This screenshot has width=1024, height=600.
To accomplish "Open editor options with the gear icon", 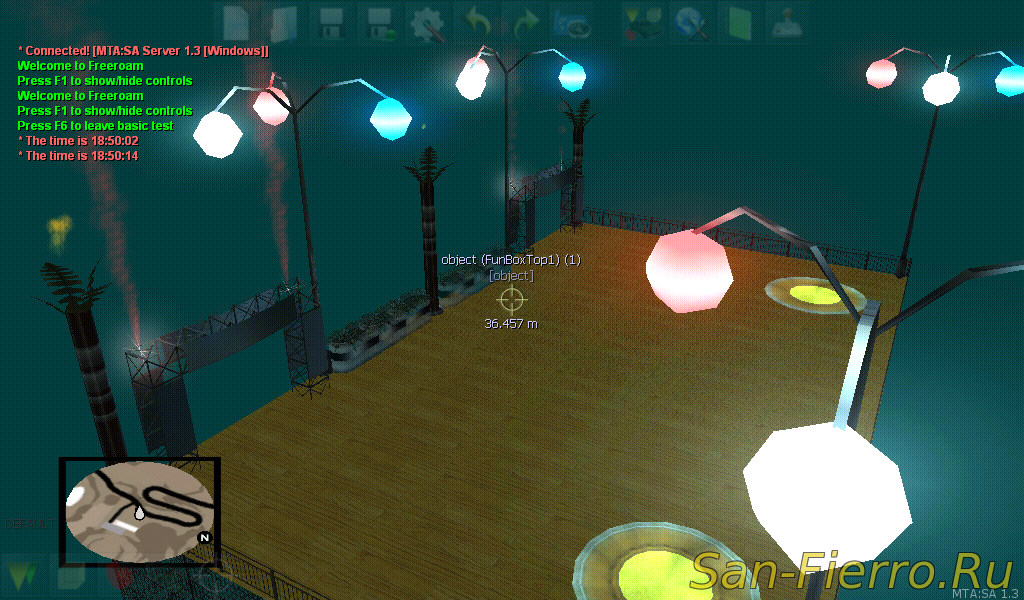I will coord(428,21).
